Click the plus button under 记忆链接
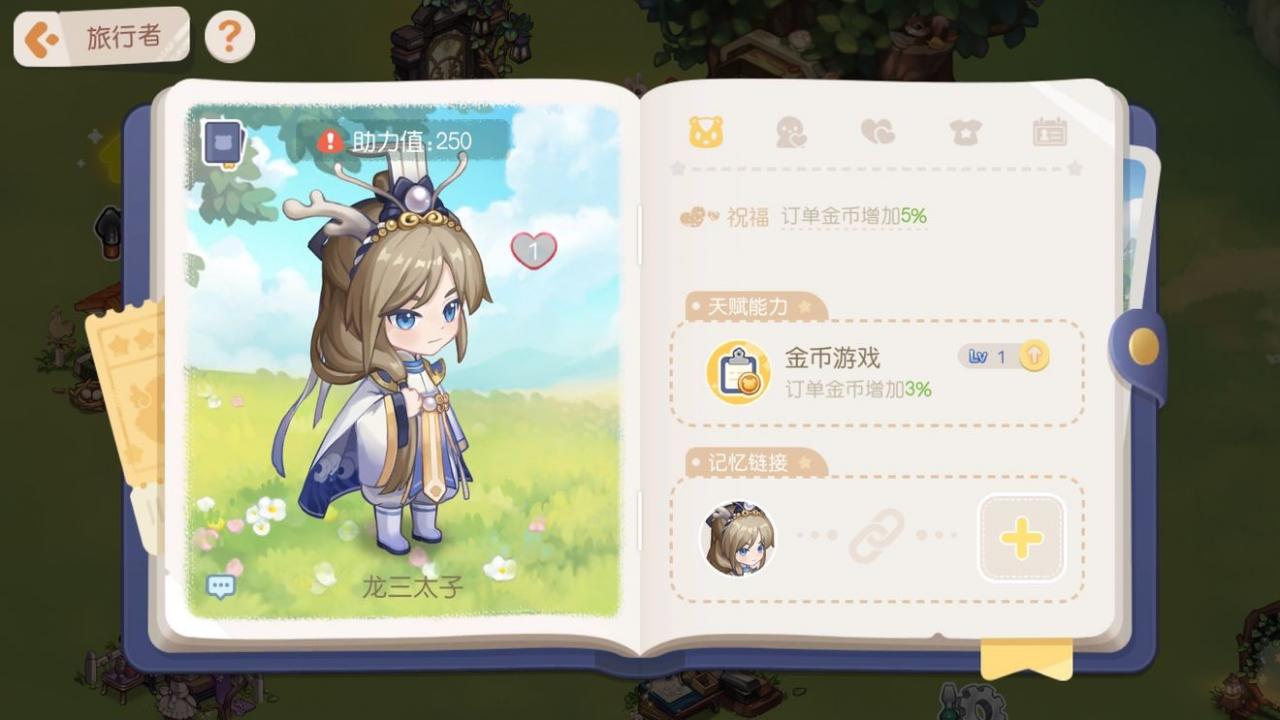The height and width of the screenshot is (720, 1280). pos(1020,538)
